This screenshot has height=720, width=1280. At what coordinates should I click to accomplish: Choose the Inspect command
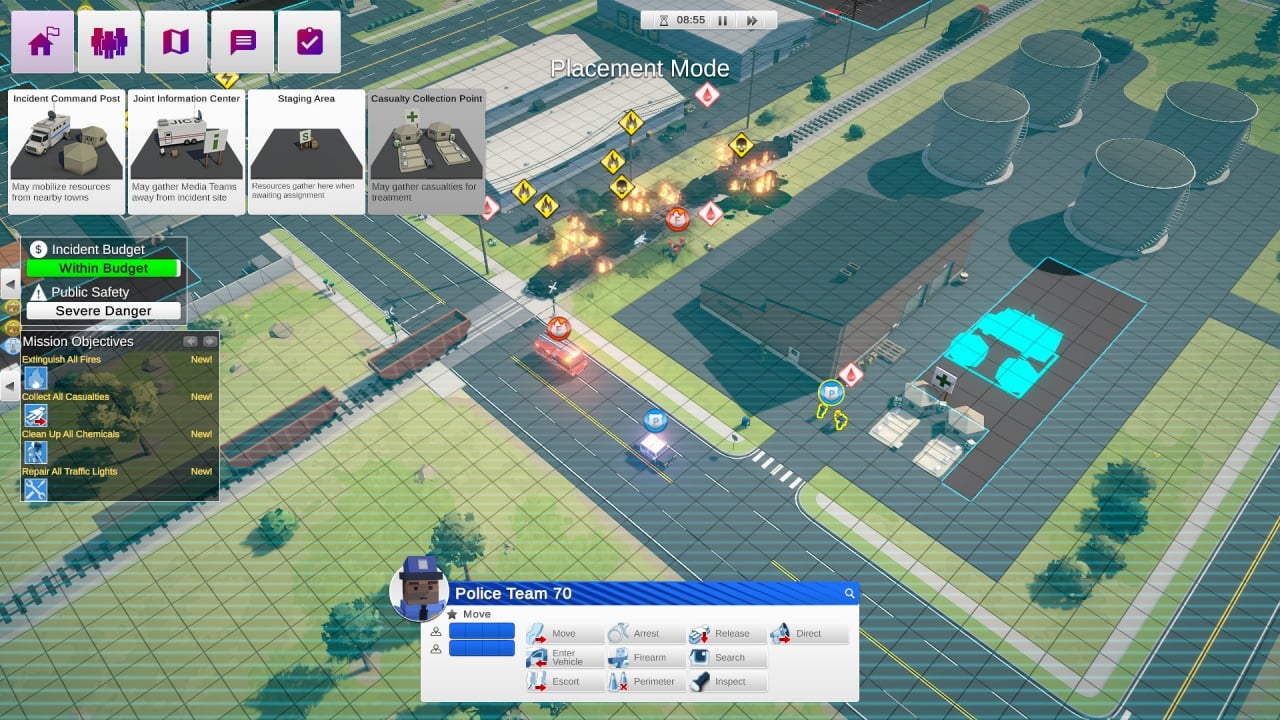pyautogui.click(x=727, y=682)
